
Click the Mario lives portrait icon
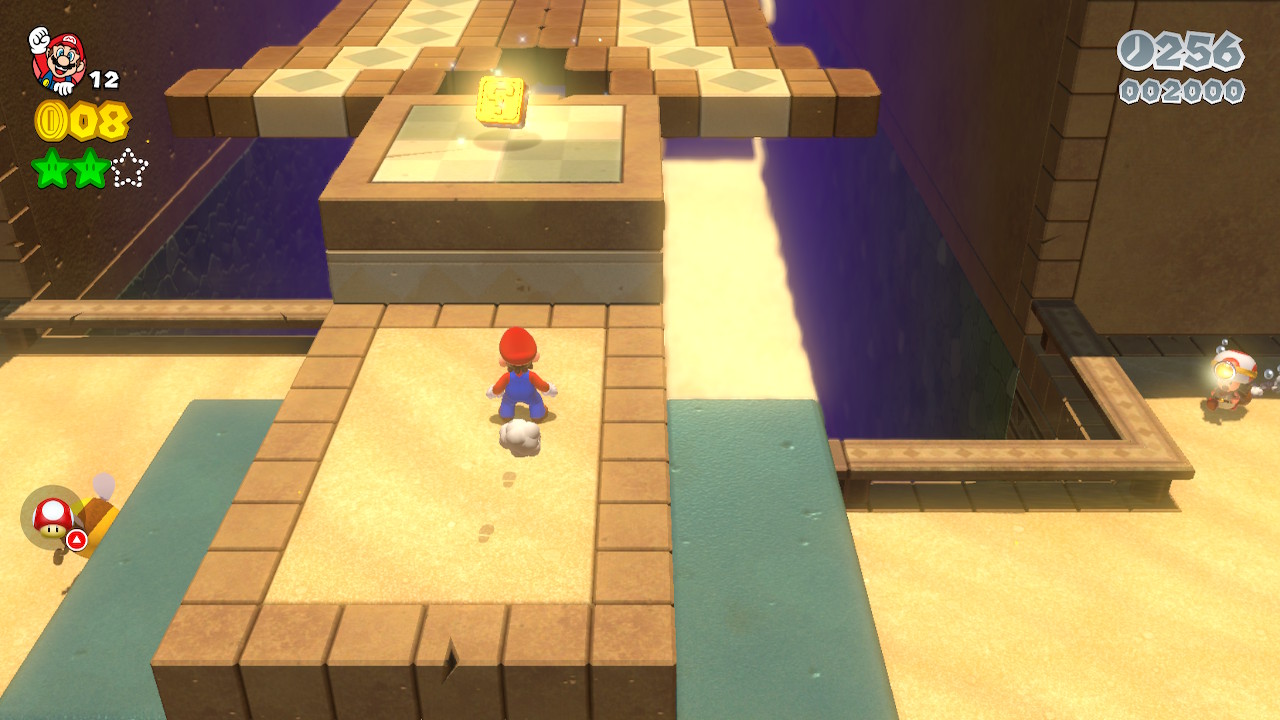pos(58,59)
